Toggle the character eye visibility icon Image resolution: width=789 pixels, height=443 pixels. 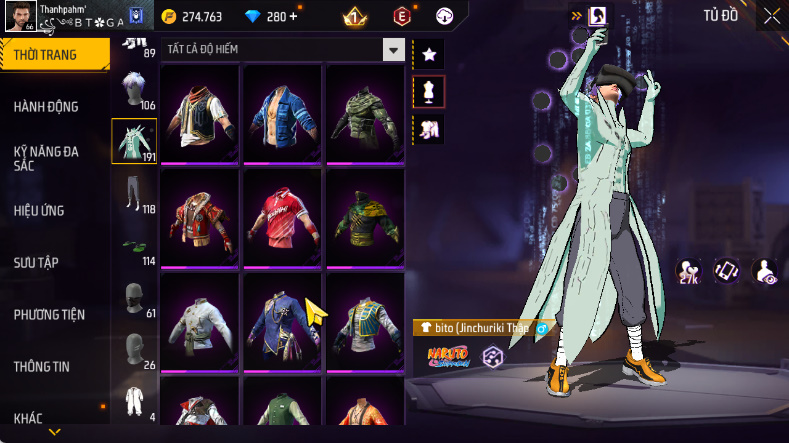click(765, 270)
